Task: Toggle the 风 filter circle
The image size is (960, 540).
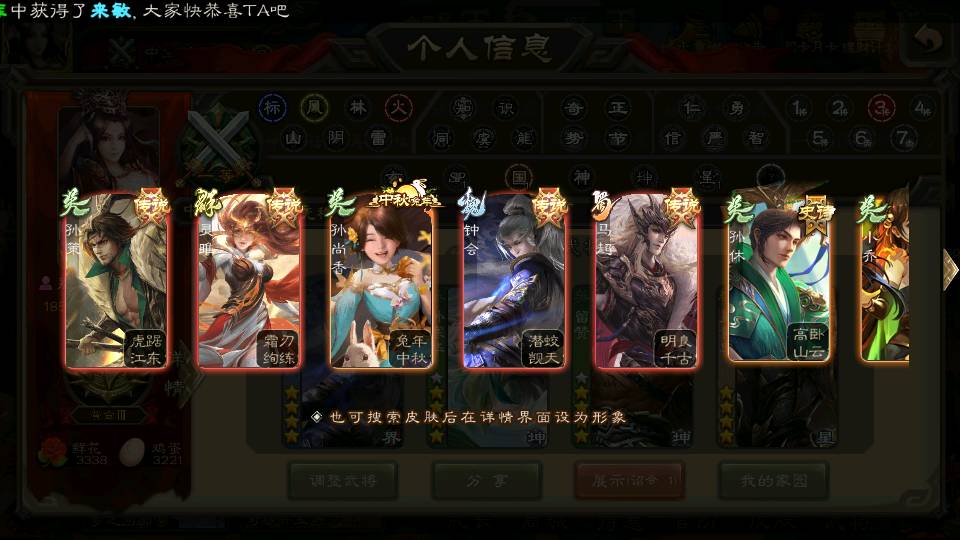Action: pos(315,108)
